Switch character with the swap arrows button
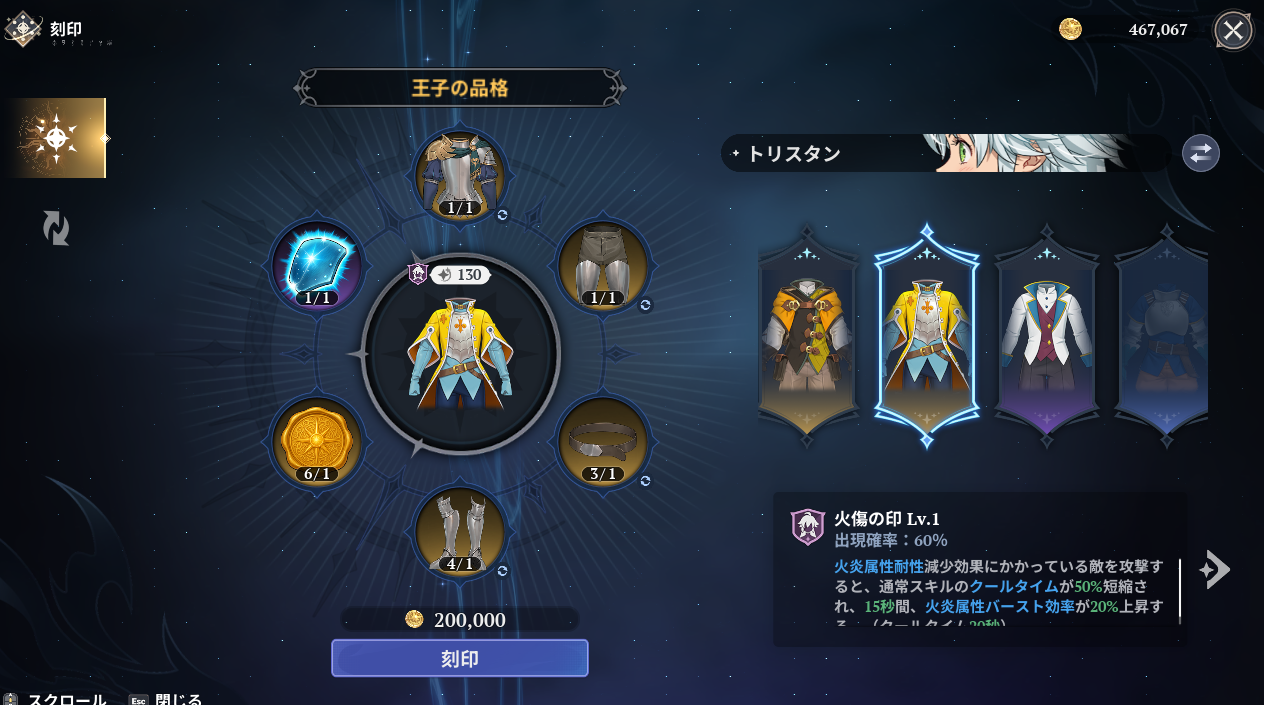 click(x=1200, y=153)
